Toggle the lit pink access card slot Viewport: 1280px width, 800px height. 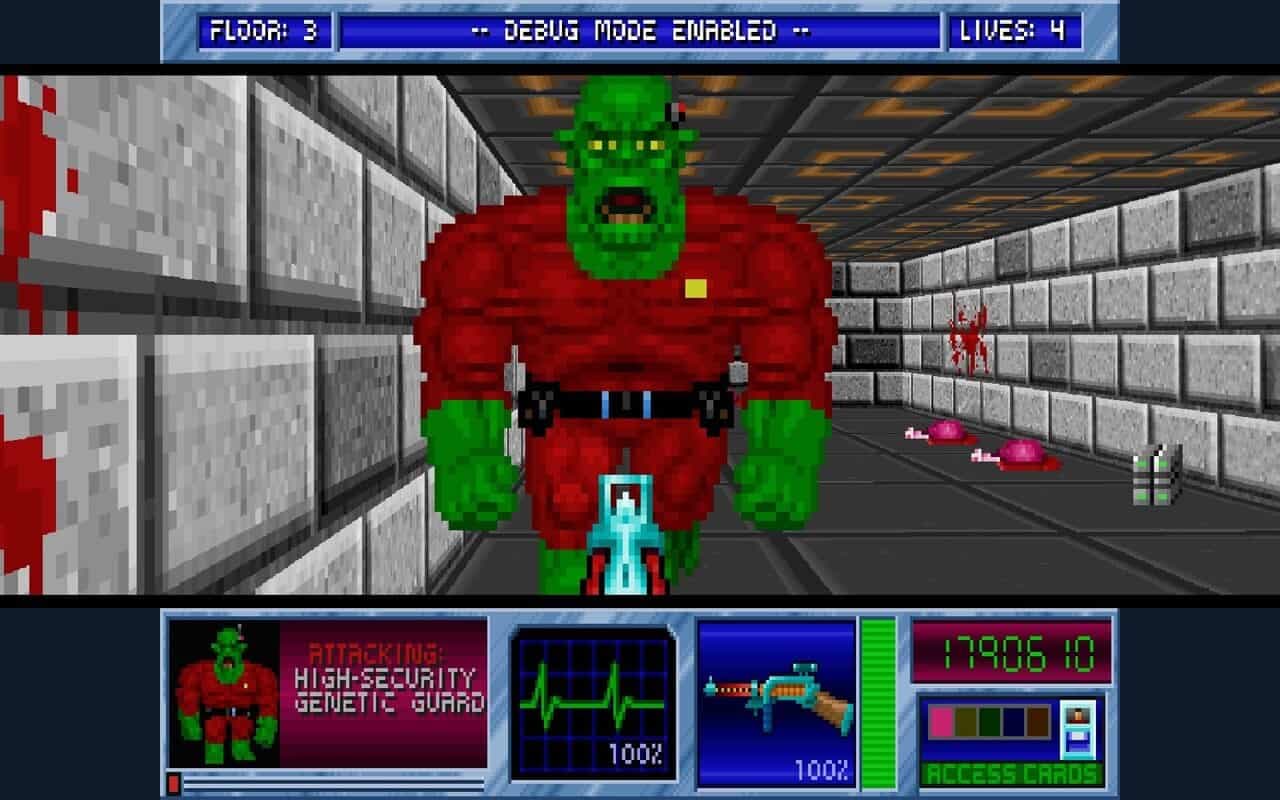point(940,722)
